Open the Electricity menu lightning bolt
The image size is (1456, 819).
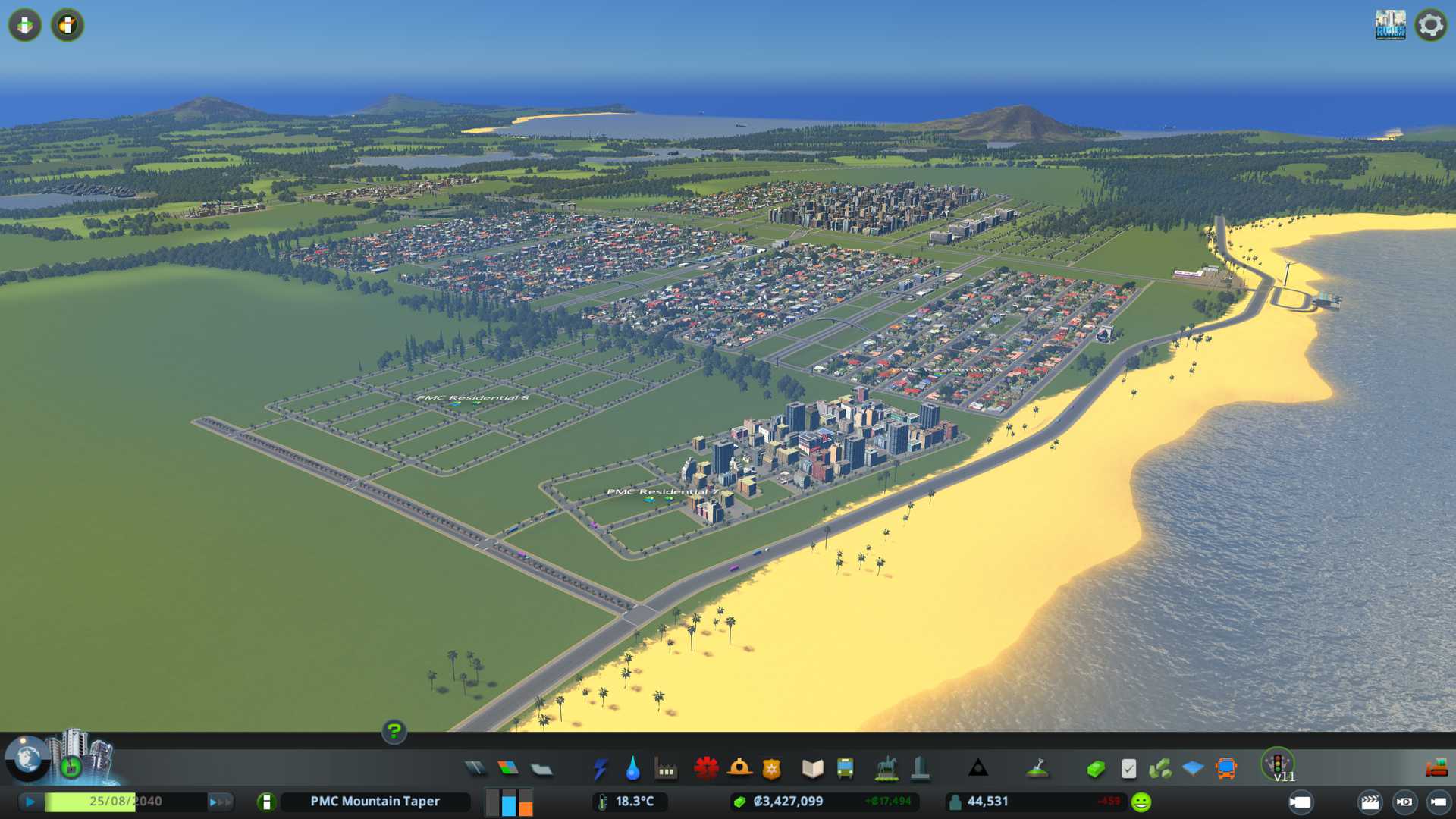coord(600,769)
